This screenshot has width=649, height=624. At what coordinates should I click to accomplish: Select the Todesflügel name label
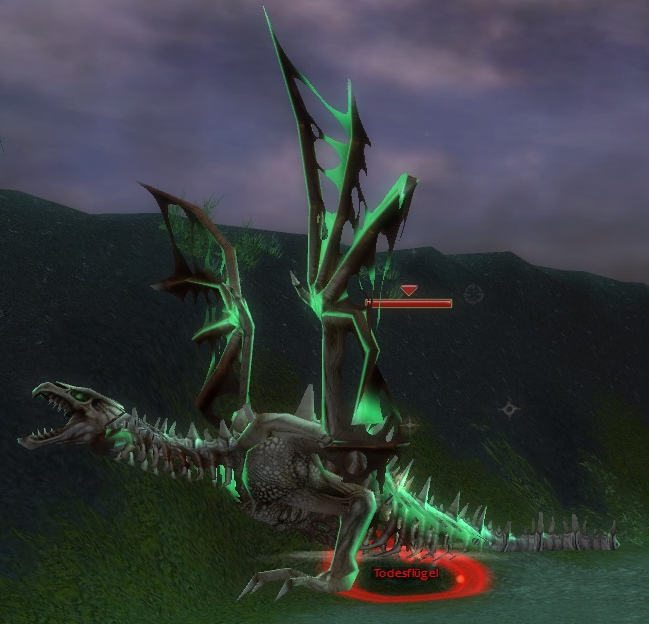point(405,573)
